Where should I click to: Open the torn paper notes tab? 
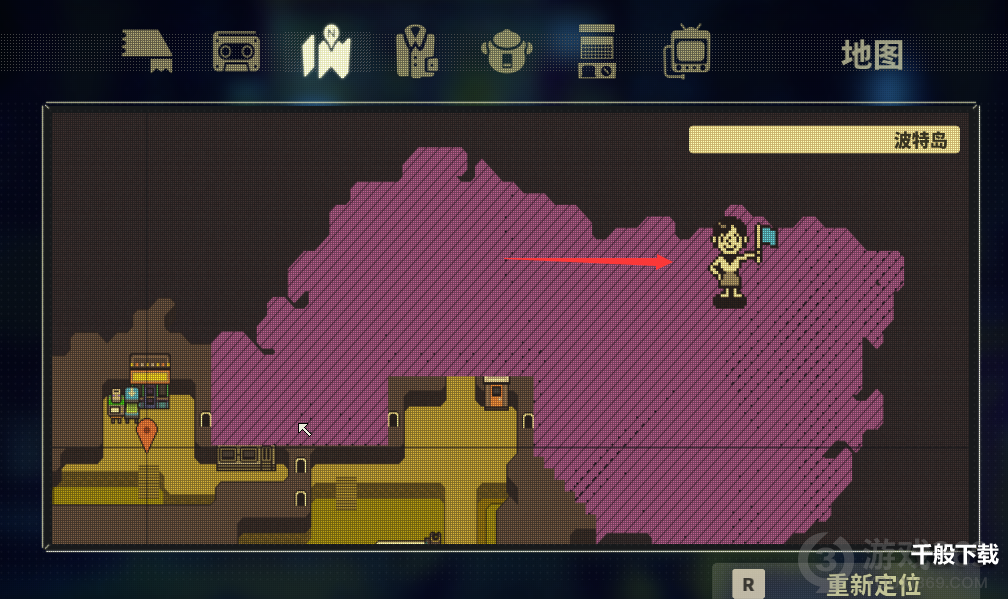(x=147, y=50)
